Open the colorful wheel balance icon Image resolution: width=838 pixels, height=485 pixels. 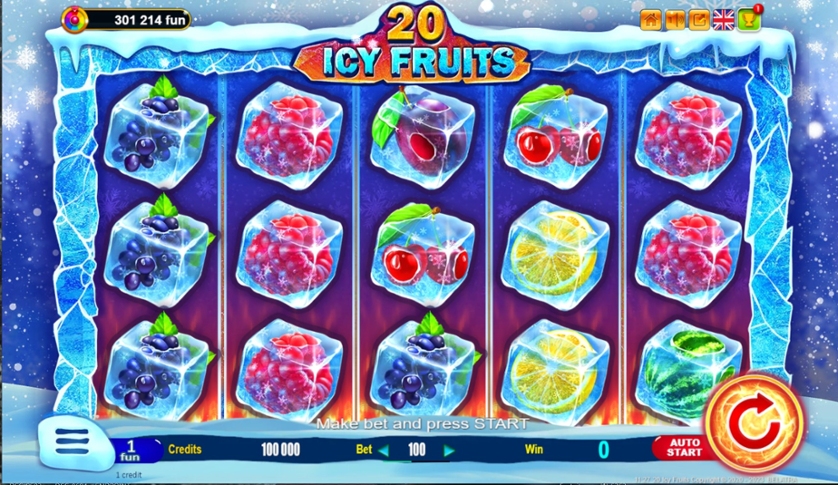(x=75, y=18)
